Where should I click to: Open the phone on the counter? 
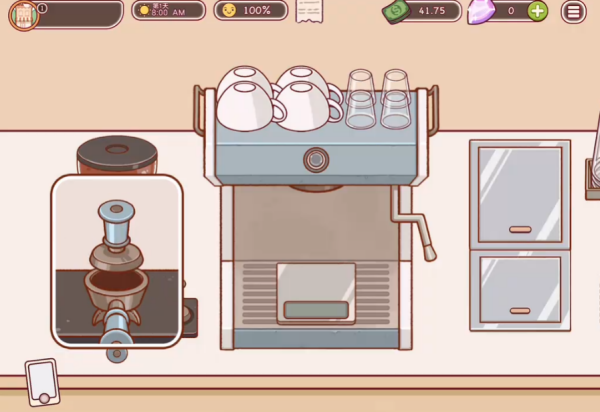[x=43, y=381]
